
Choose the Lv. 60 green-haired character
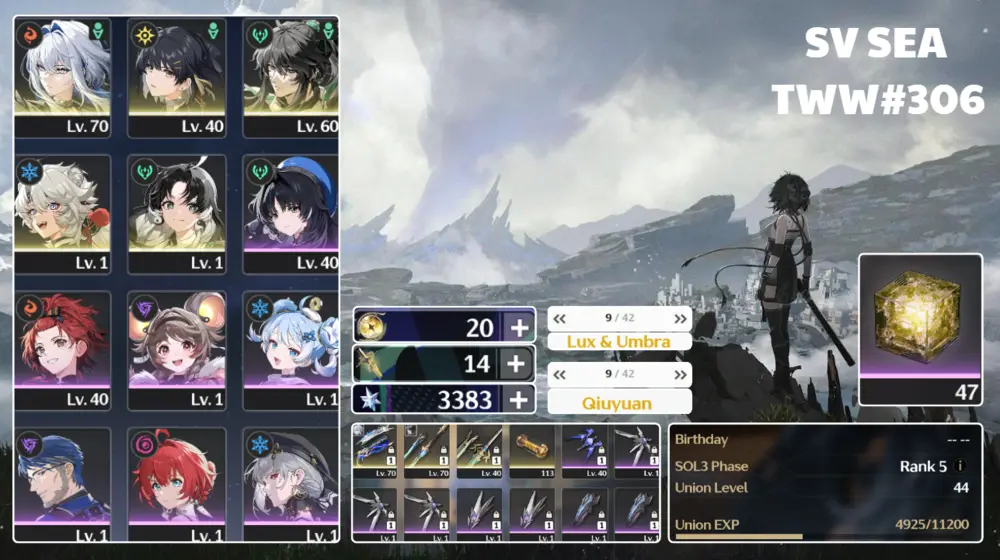289,75
